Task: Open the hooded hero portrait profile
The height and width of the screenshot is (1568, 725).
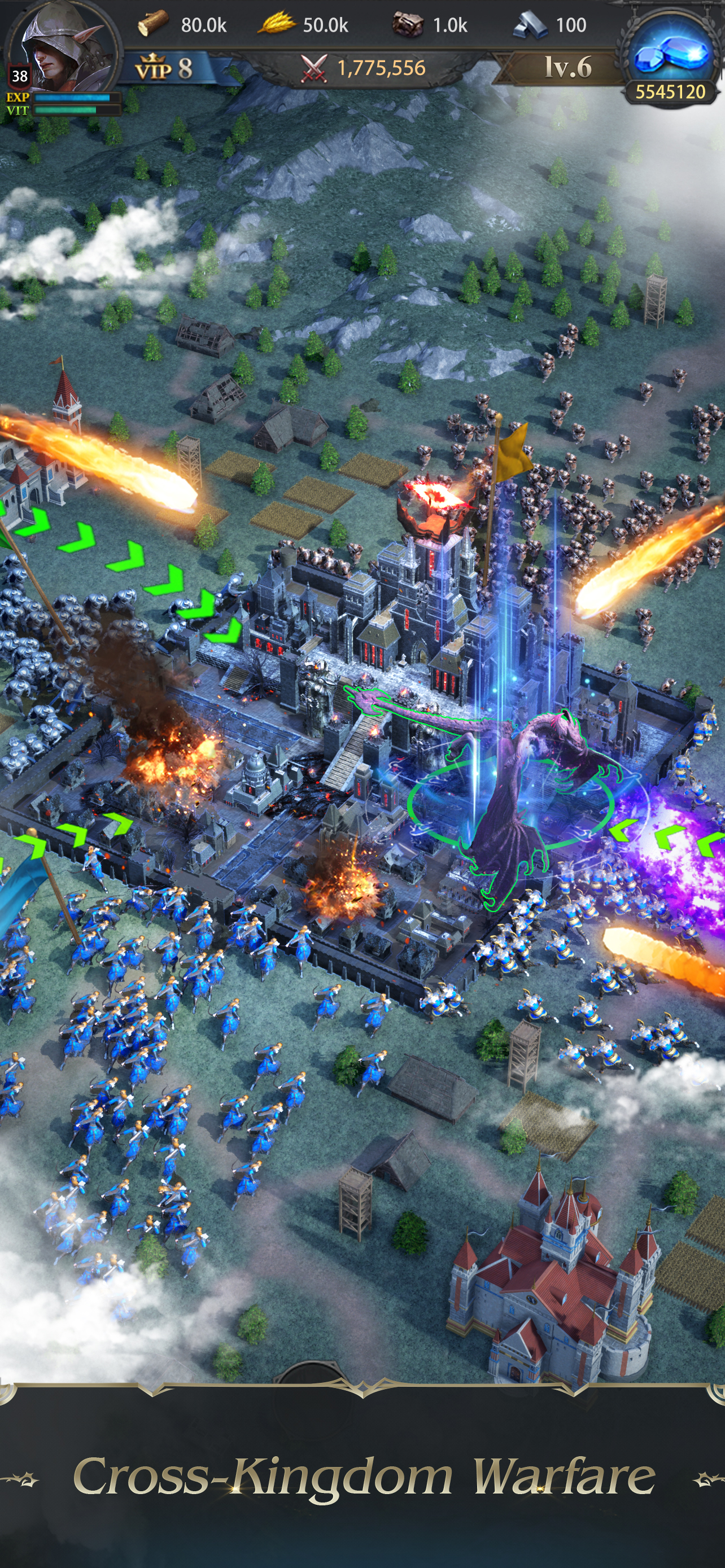Action: (61, 52)
